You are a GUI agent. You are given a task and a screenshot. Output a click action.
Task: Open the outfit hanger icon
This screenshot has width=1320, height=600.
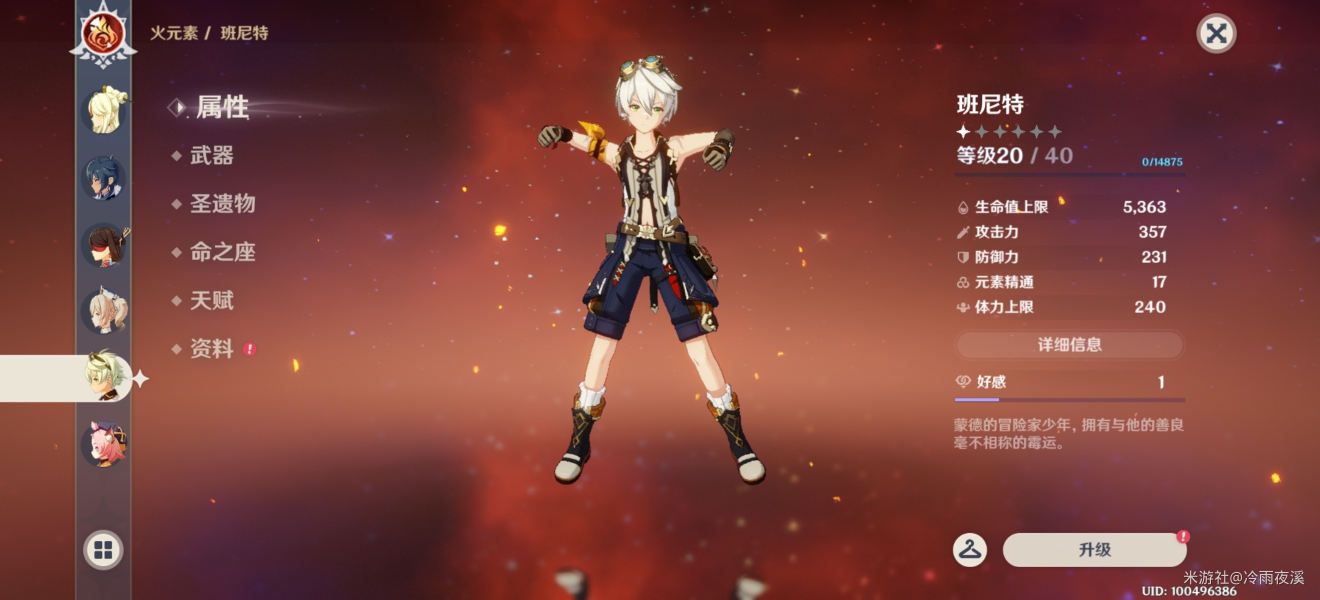point(969,549)
